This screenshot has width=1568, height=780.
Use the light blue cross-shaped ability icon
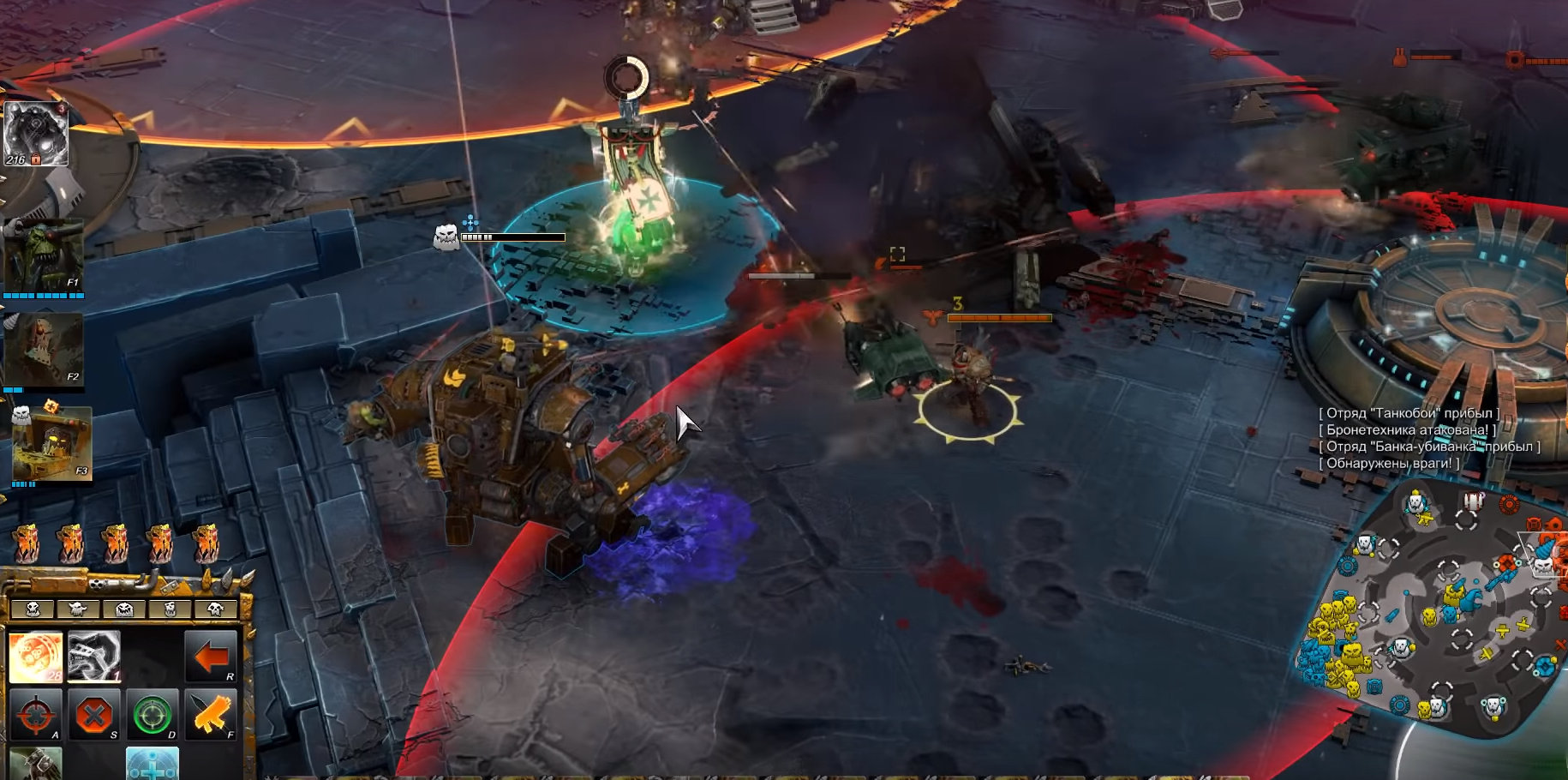click(x=153, y=764)
